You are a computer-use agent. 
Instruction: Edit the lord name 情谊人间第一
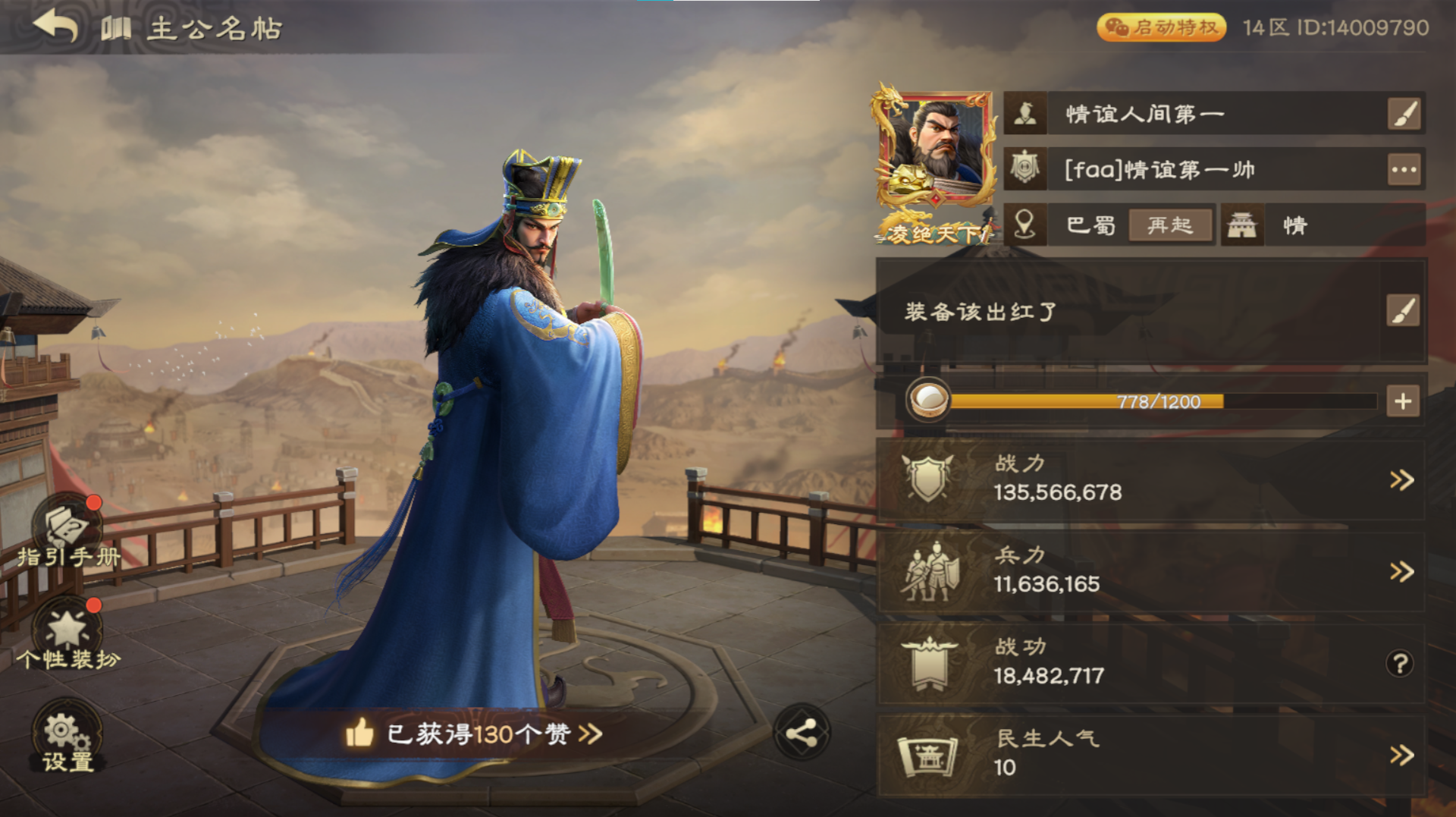[1404, 115]
